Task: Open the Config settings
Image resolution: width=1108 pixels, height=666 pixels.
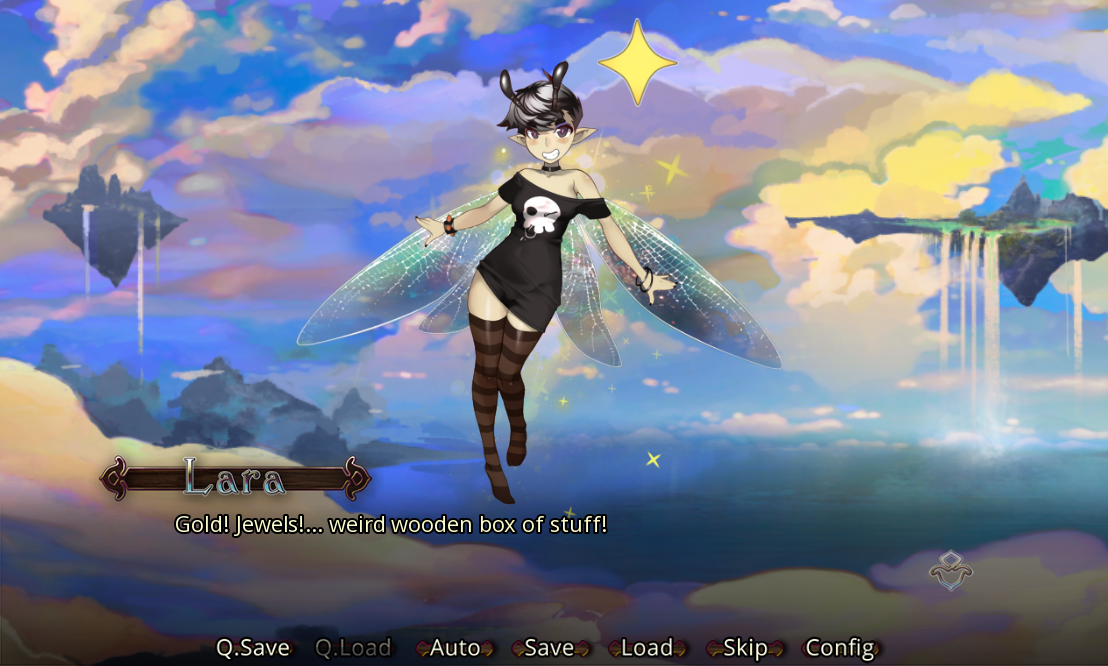Action: 840,648
